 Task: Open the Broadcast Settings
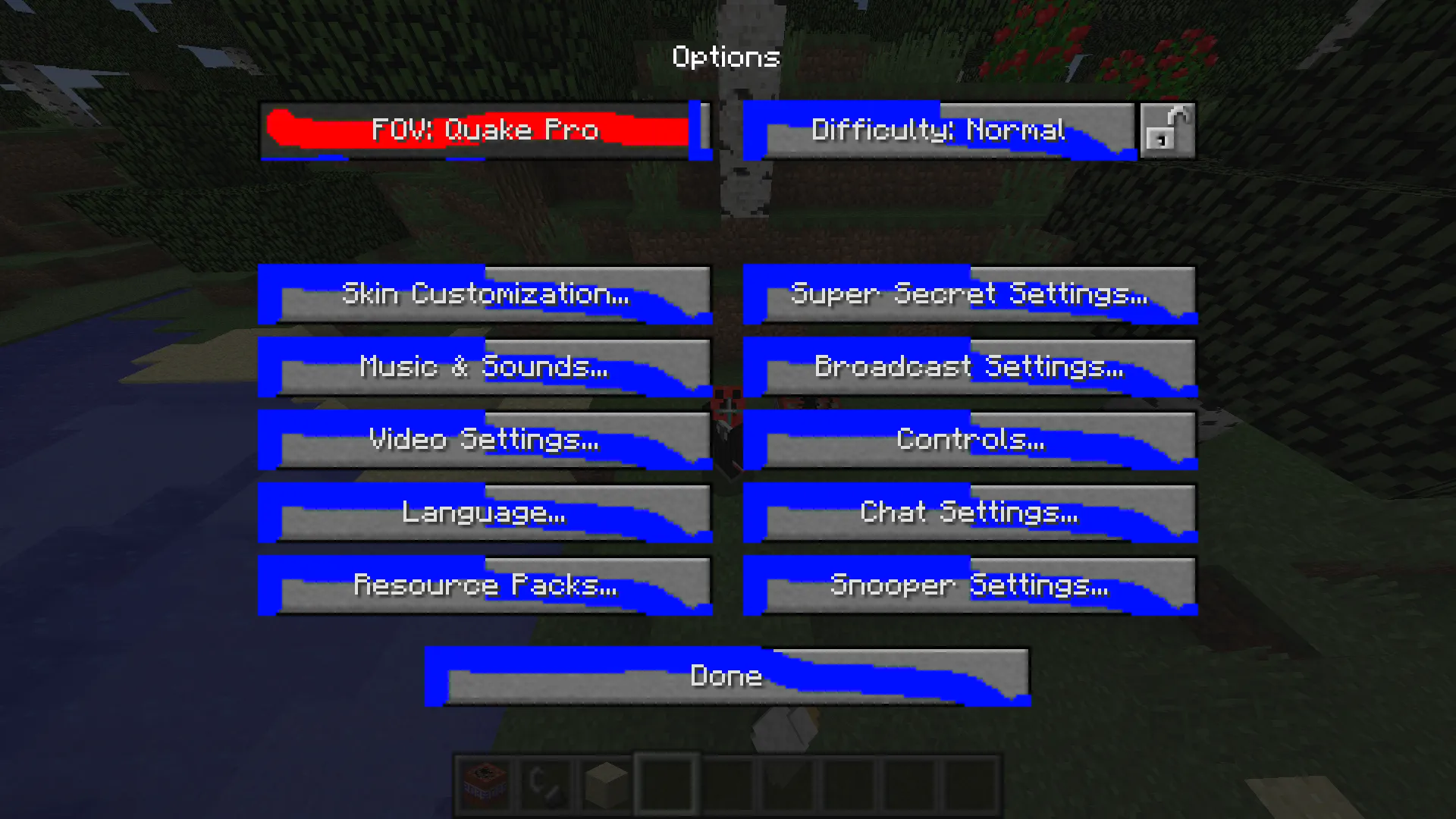click(970, 367)
